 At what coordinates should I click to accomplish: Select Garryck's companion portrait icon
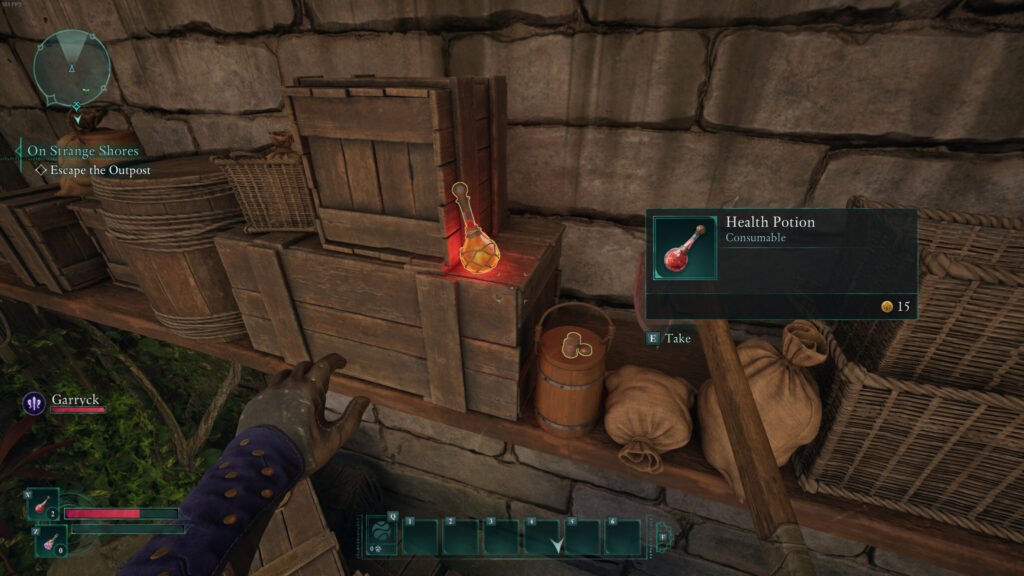tap(33, 402)
